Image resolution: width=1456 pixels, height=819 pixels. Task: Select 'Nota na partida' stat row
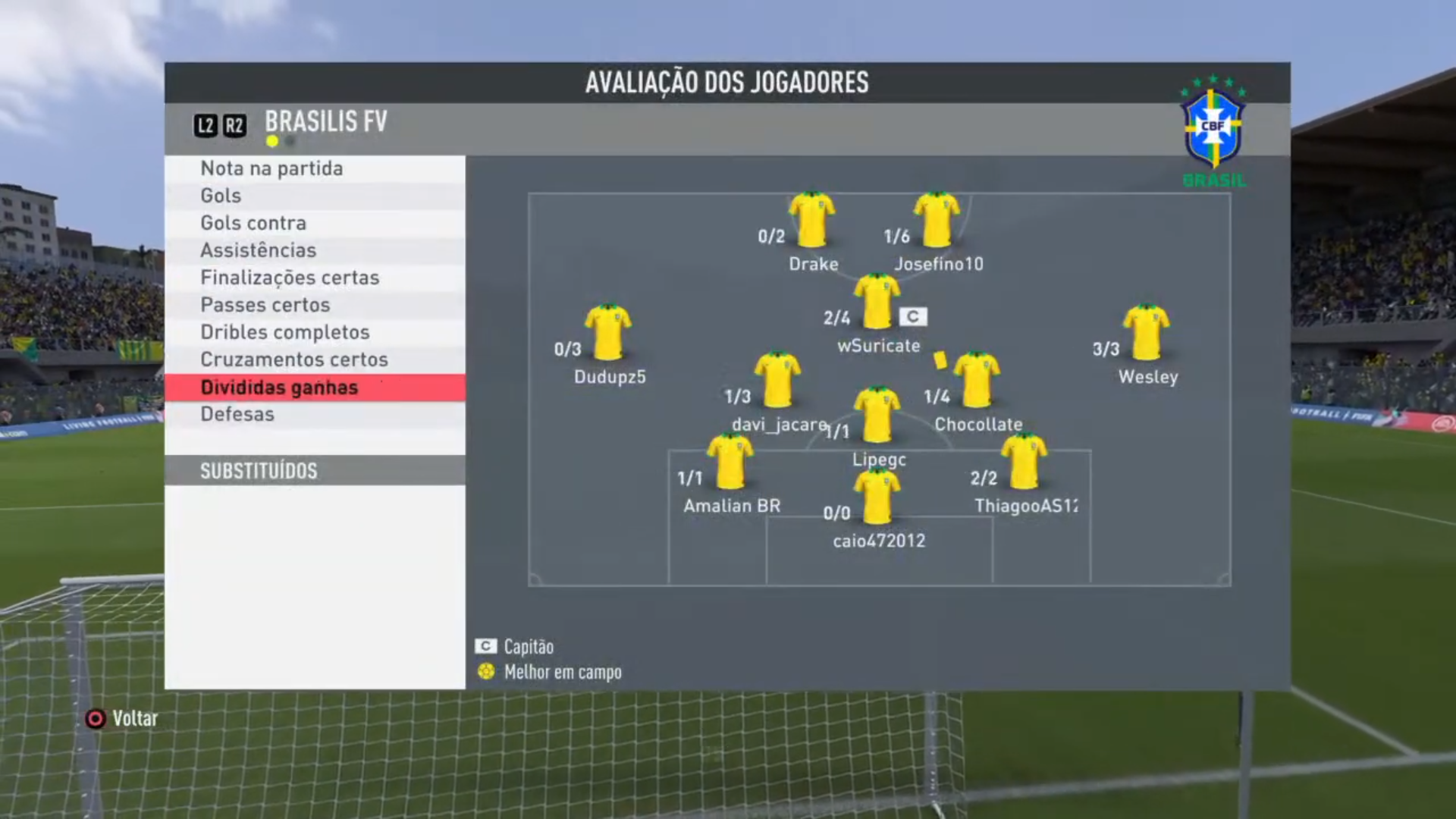[314, 168]
